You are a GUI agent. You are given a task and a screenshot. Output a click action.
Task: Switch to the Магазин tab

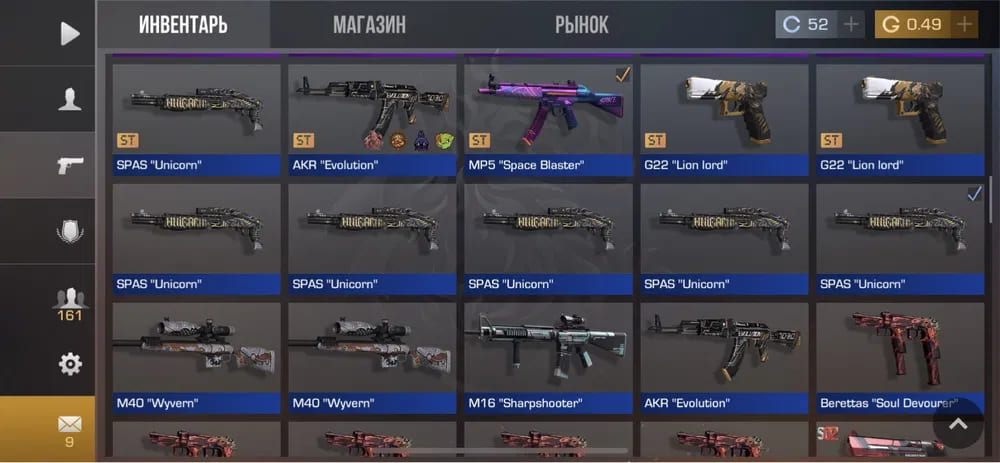click(x=369, y=25)
